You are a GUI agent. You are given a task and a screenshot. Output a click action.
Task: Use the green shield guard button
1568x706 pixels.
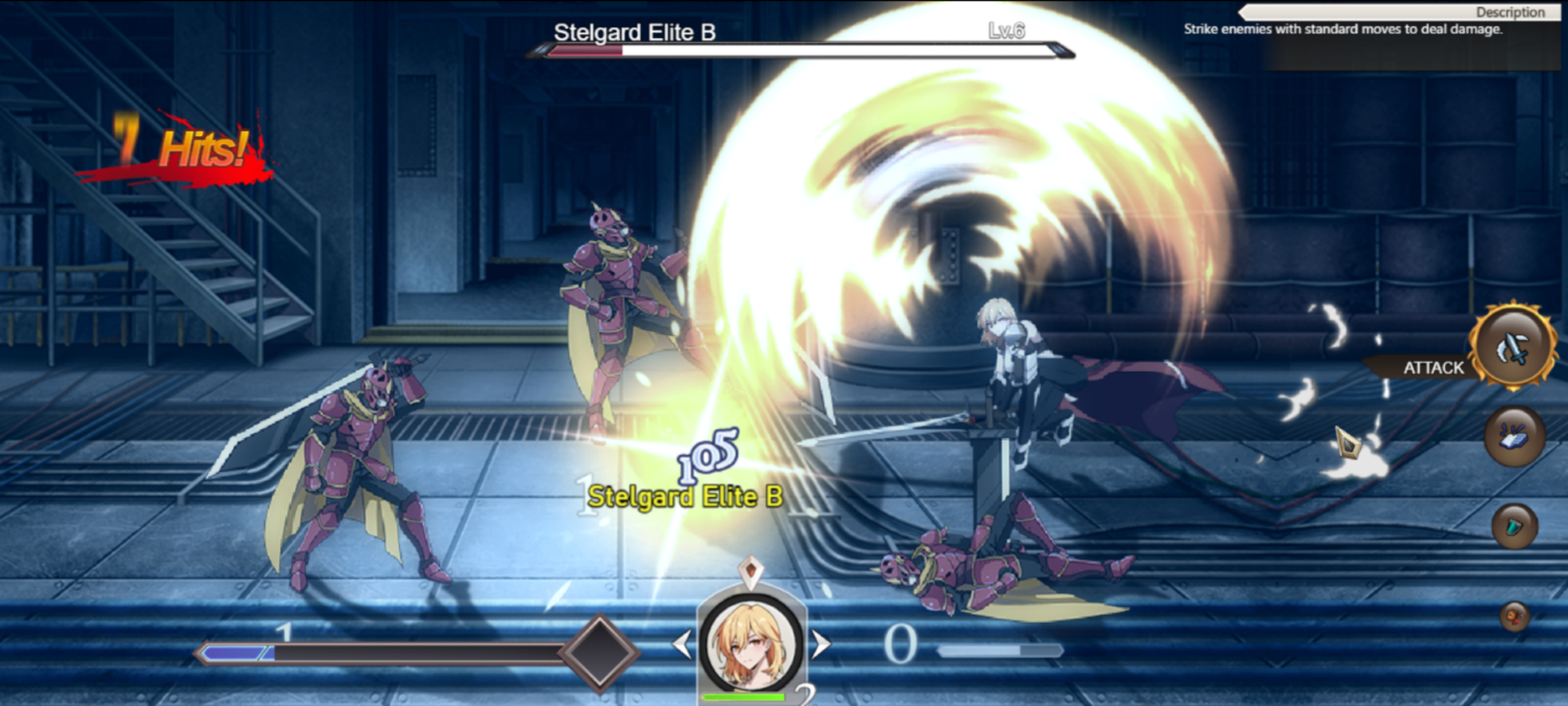(1515, 526)
